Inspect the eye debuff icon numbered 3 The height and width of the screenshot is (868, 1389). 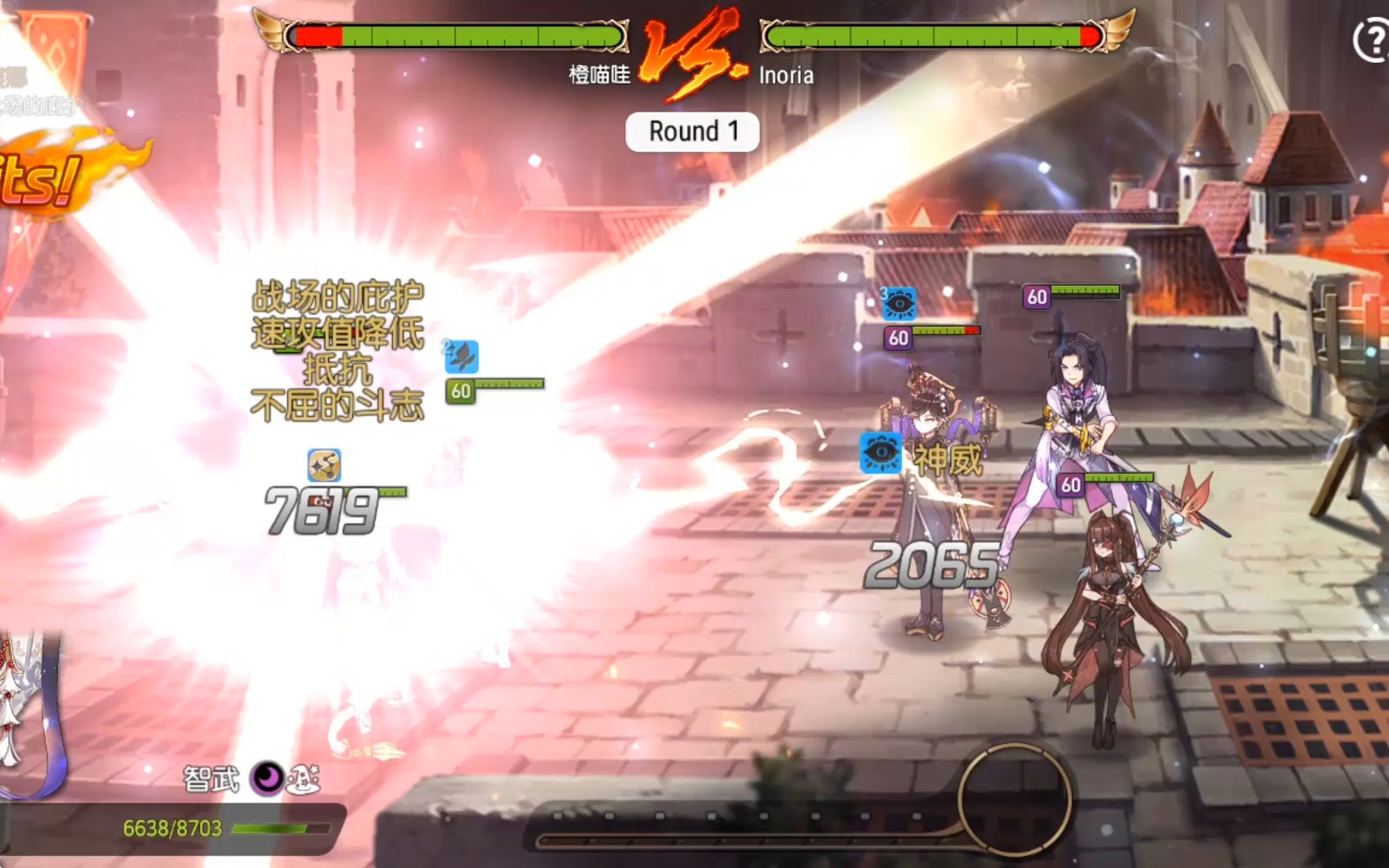coord(899,304)
